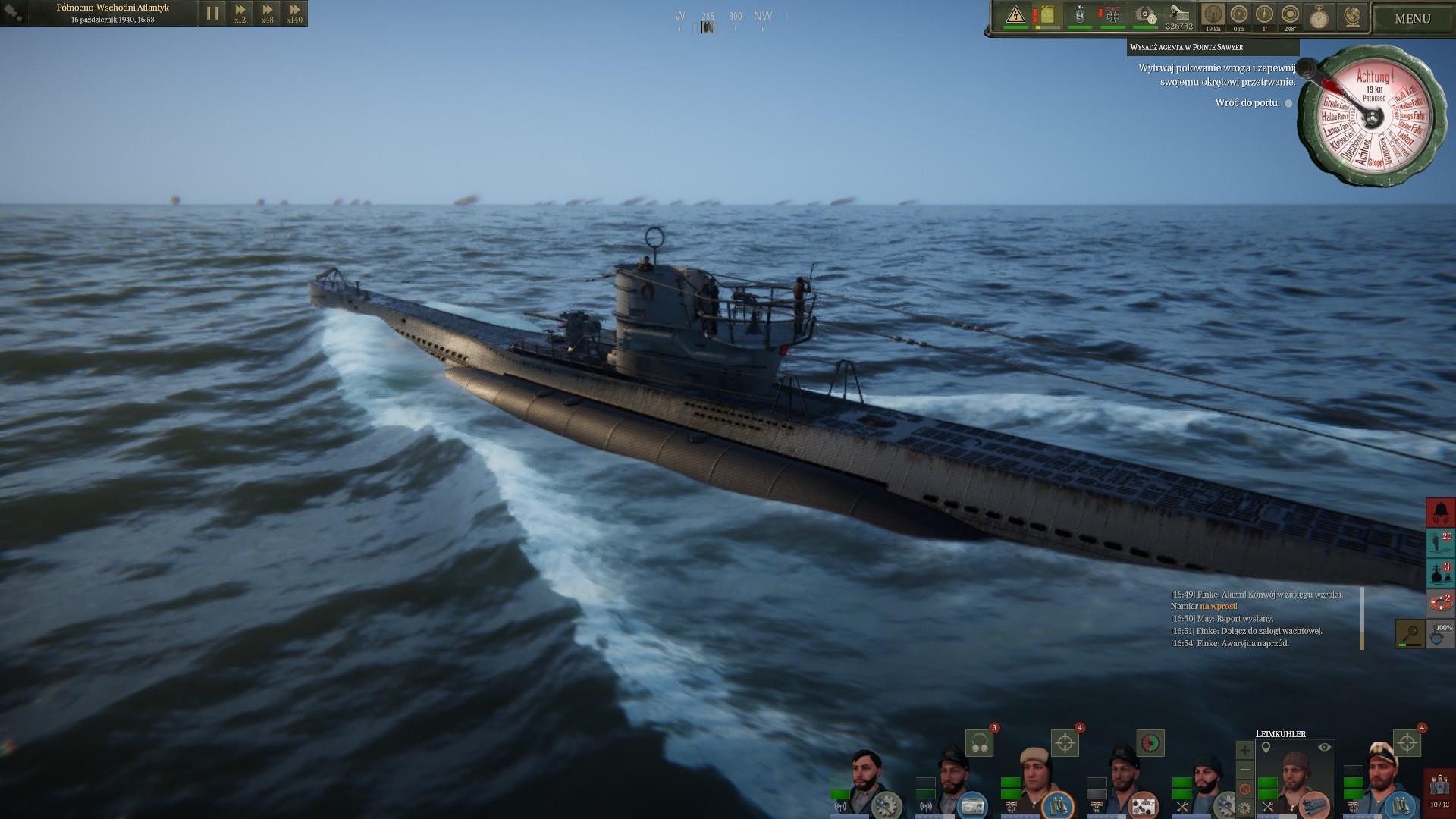Click the magnifying glass search icon
Image resolution: width=1456 pixels, height=819 pixels.
(1410, 634)
